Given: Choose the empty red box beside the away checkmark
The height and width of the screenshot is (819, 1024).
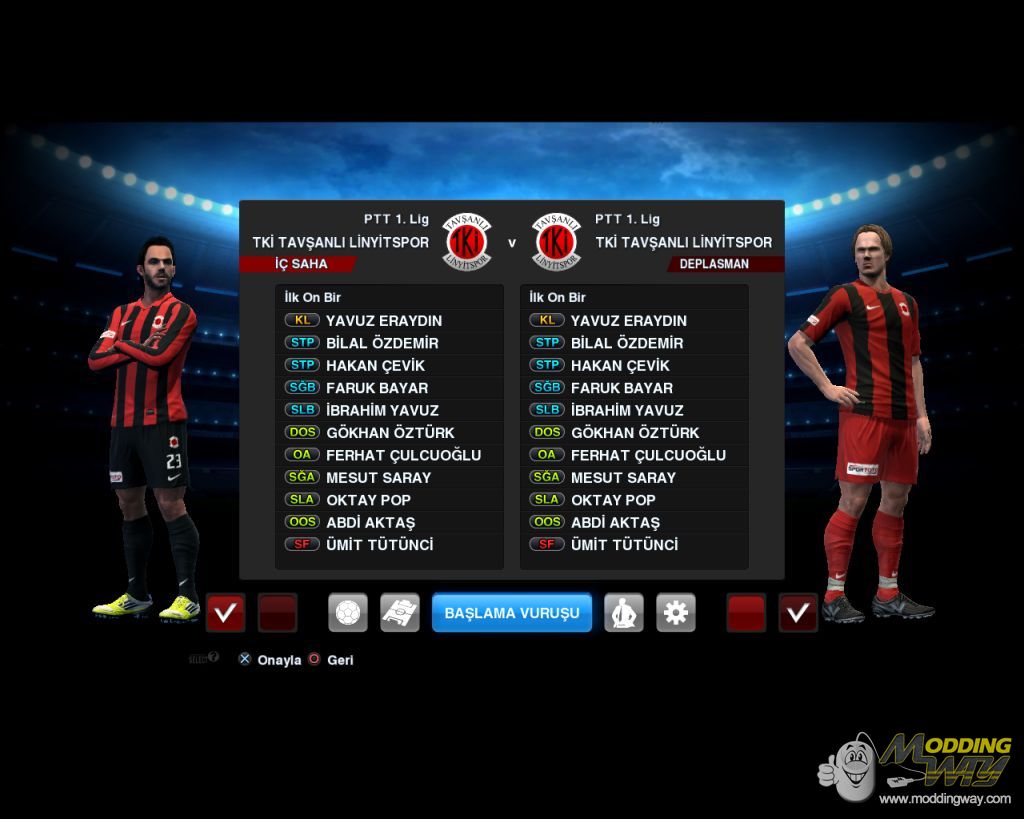Looking at the screenshot, I should (x=746, y=613).
